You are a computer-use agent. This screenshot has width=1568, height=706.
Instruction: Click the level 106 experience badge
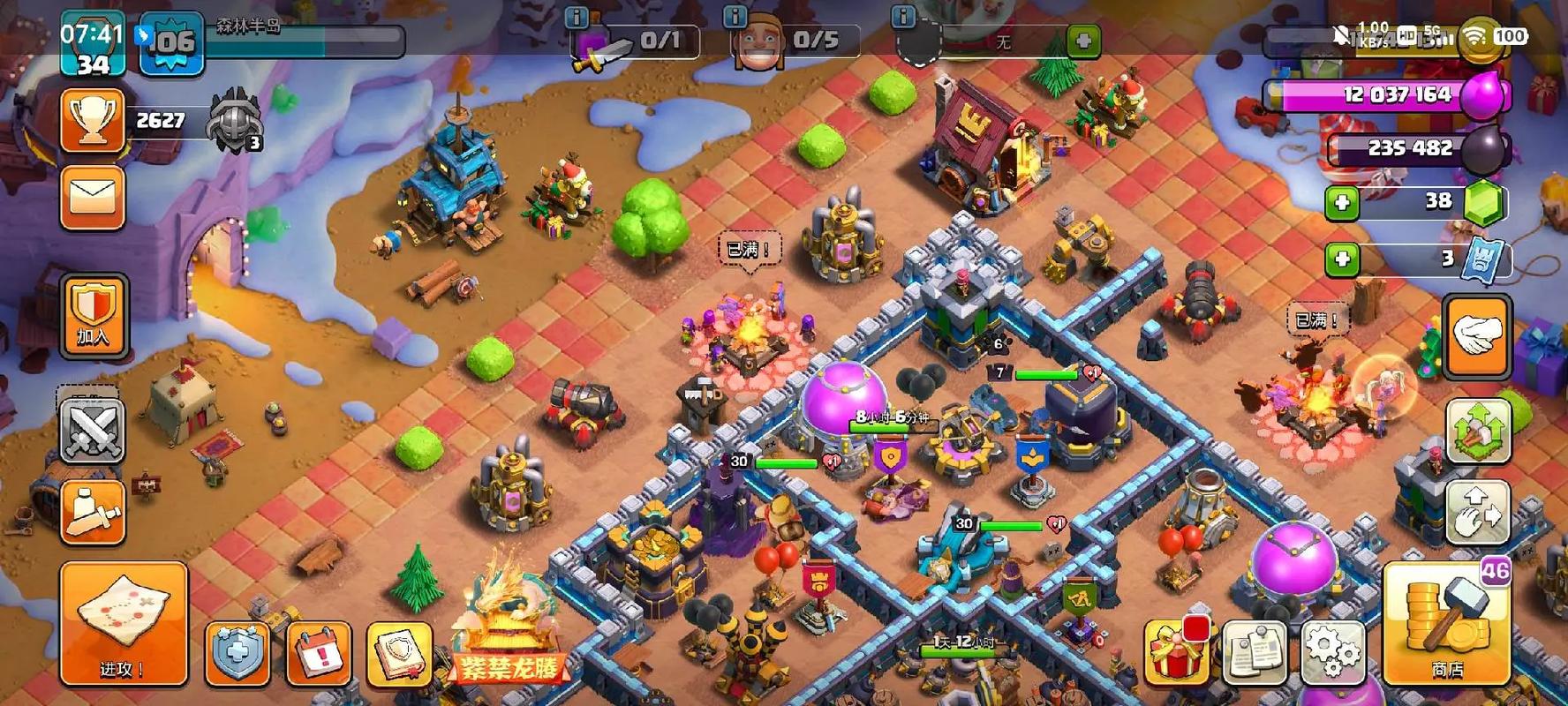(172, 42)
